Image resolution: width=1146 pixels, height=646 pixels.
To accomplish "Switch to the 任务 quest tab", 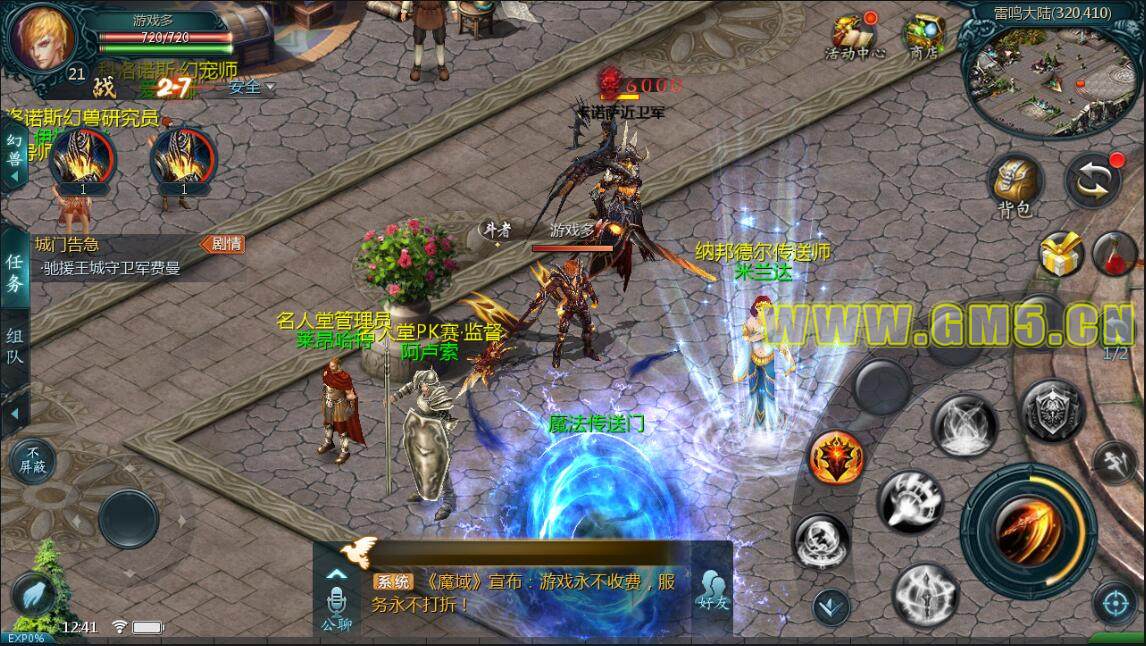I will 14,273.
